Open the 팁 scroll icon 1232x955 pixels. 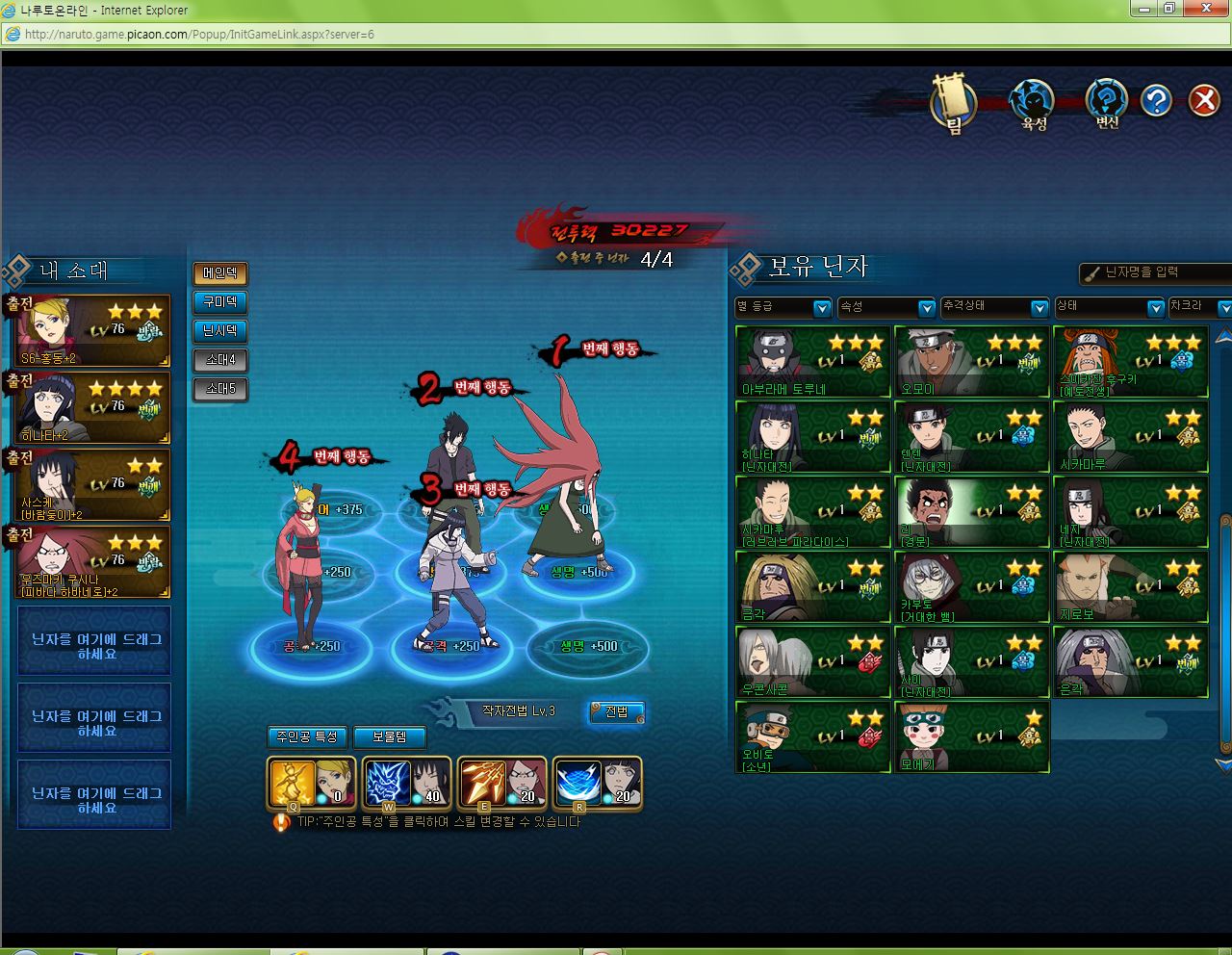pyautogui.click(x=954, y=102)
